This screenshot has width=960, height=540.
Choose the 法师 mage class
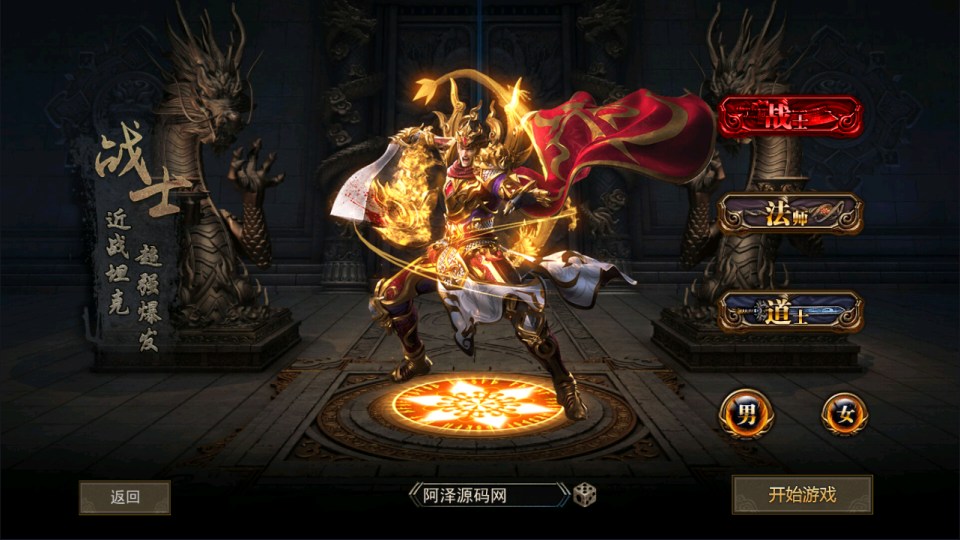point(790,213)
